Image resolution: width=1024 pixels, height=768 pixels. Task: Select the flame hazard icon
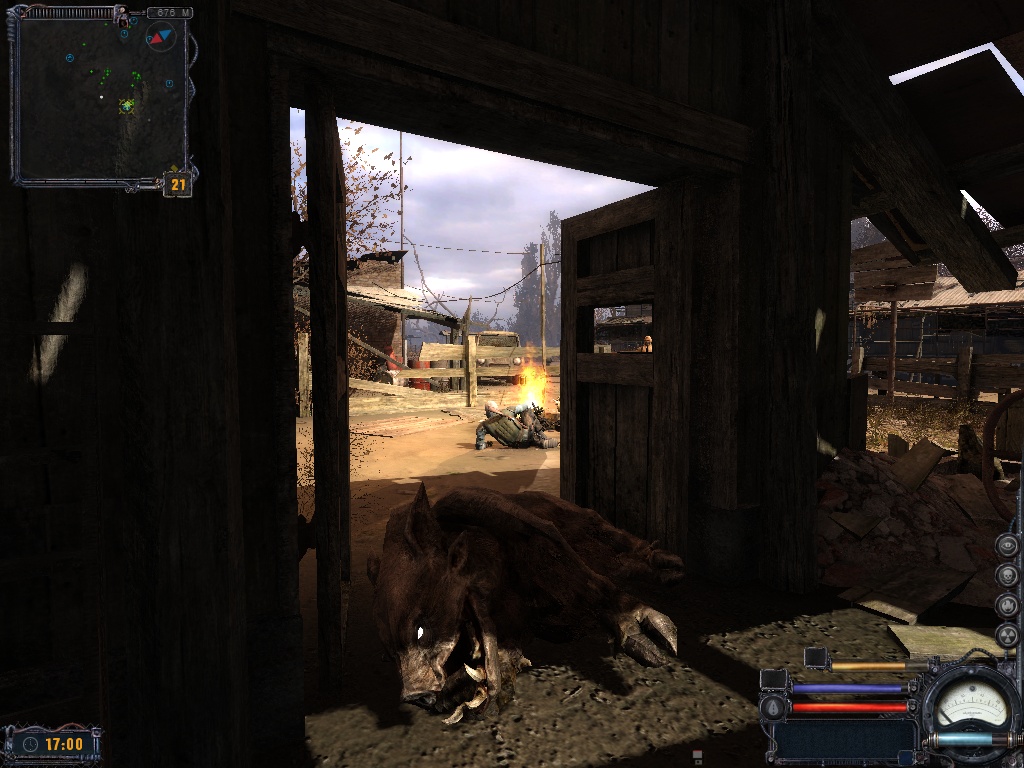coord(1007,605)
